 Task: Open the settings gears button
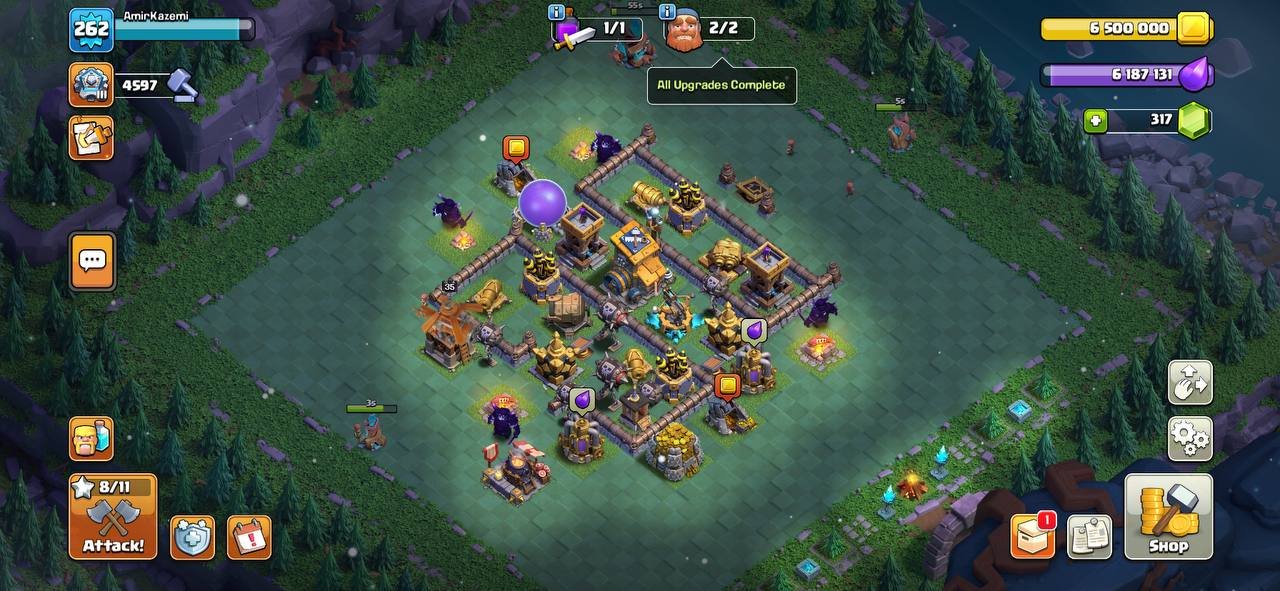click(x=1190, y=438)
